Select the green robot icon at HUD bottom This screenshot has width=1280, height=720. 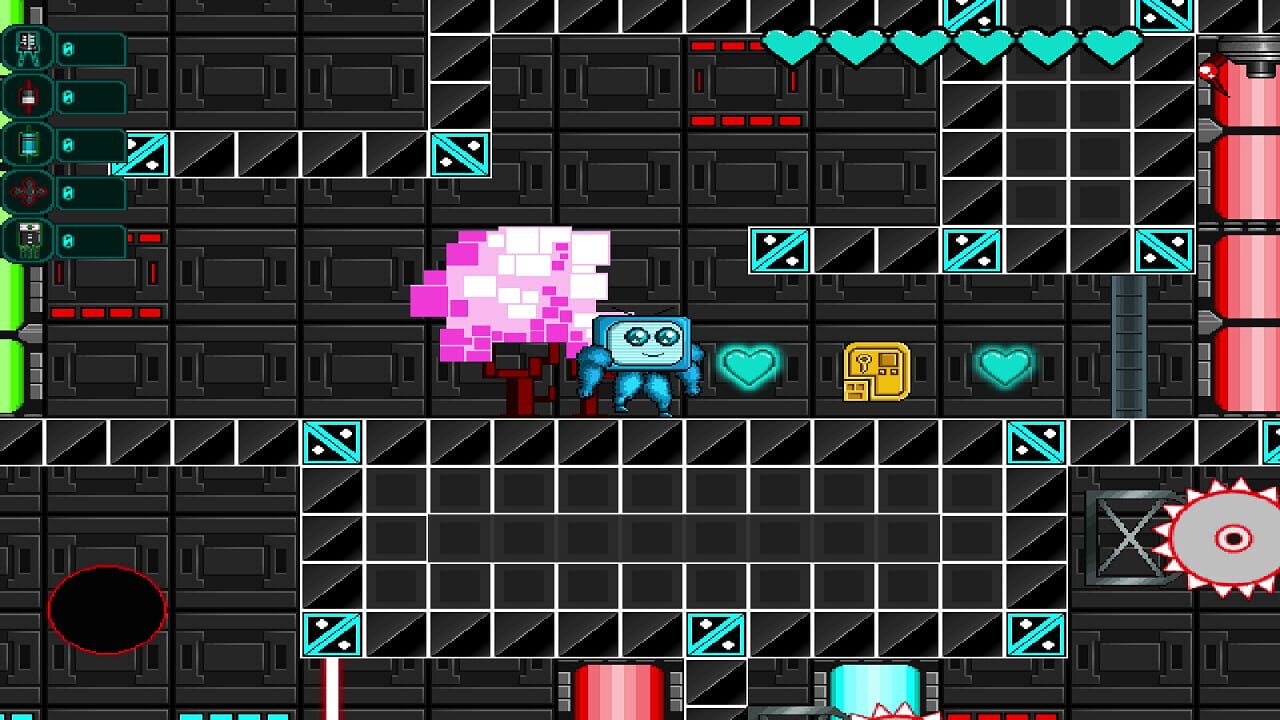(x=30, y=239)
